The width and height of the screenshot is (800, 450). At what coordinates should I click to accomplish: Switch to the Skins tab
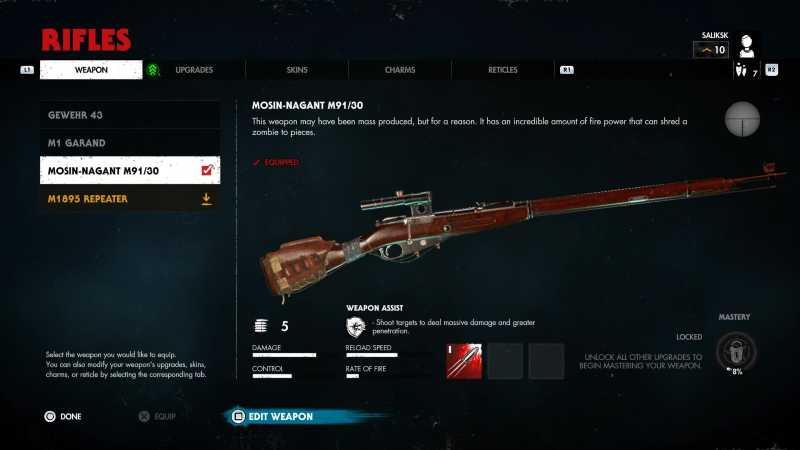pyautogui.click(x=297, y=70)
